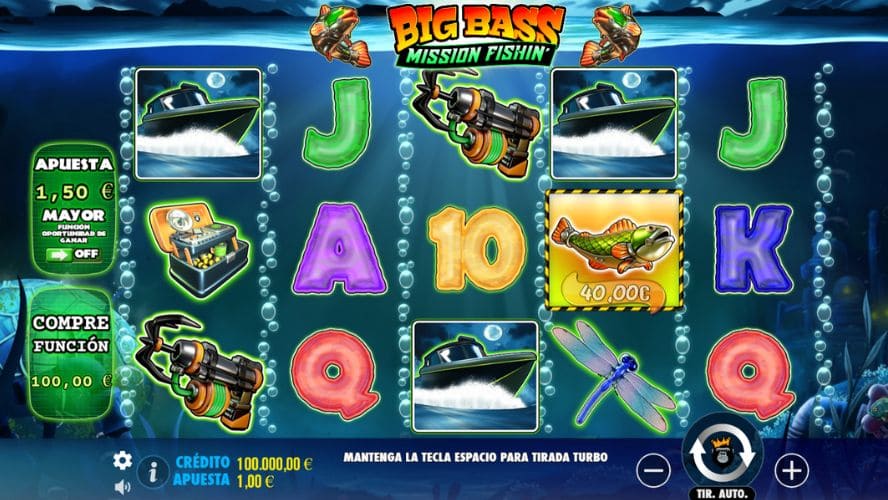
Task: Increase the bet with the plus button
Action: (791, 468)
